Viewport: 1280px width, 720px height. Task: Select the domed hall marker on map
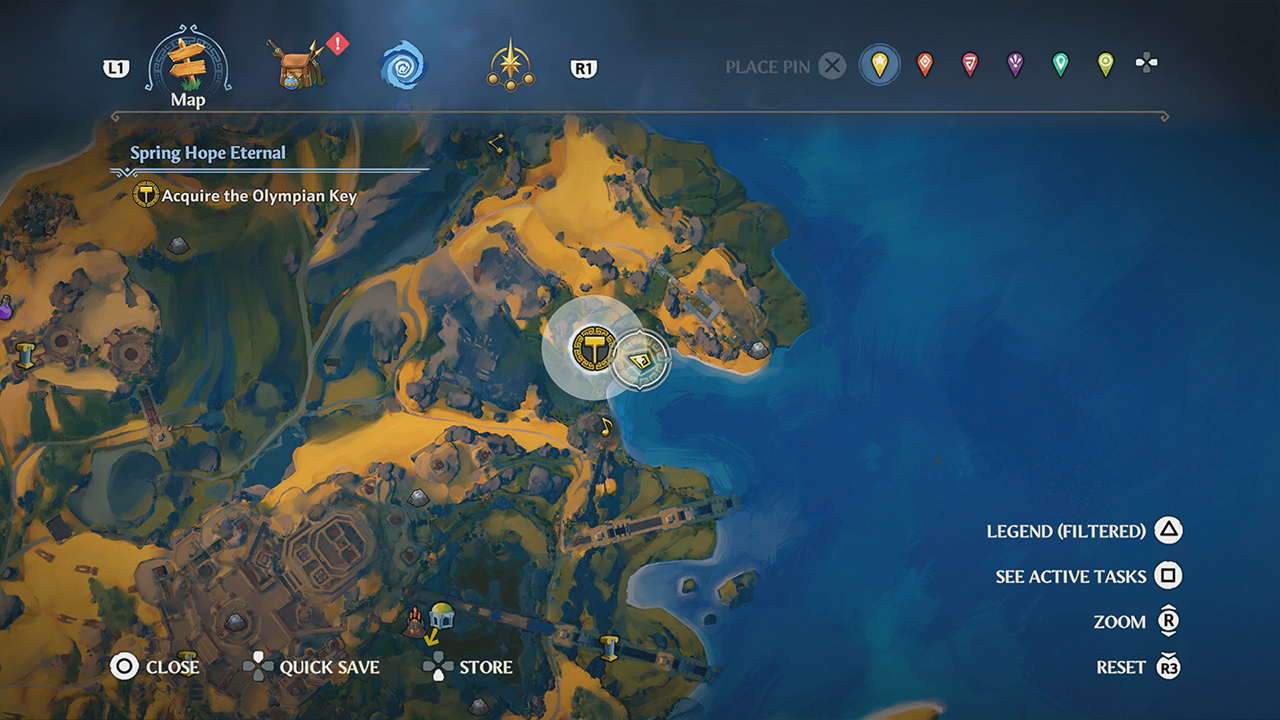441,615
